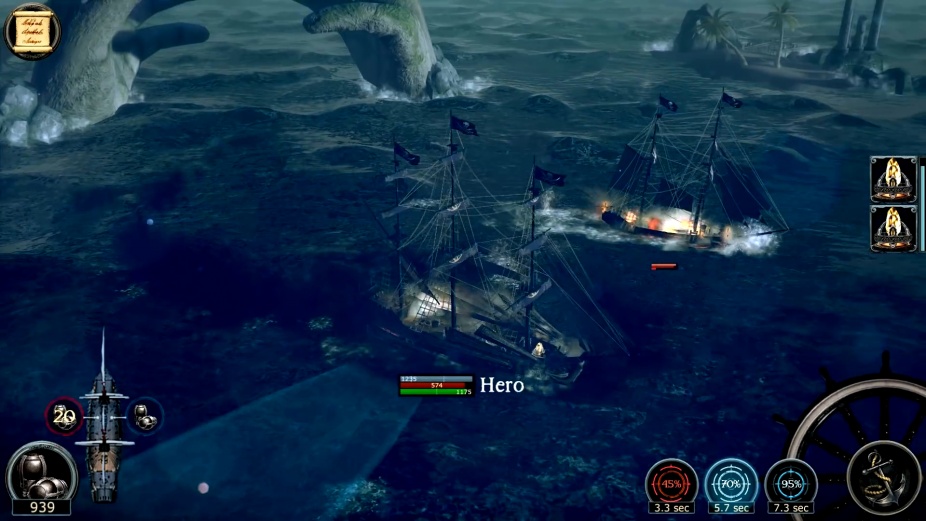Open the cannonball ammo selector showing 939
Viewport: 926px width, 521px height.
(41, 475)
